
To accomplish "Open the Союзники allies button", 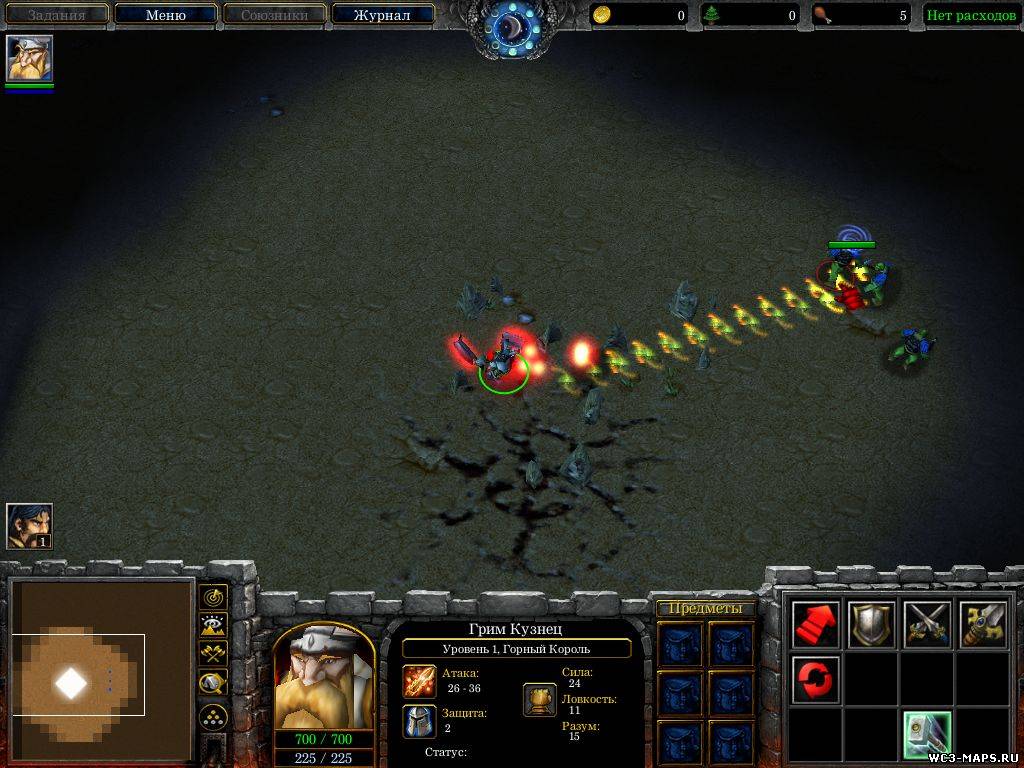I will click(273, 15).
